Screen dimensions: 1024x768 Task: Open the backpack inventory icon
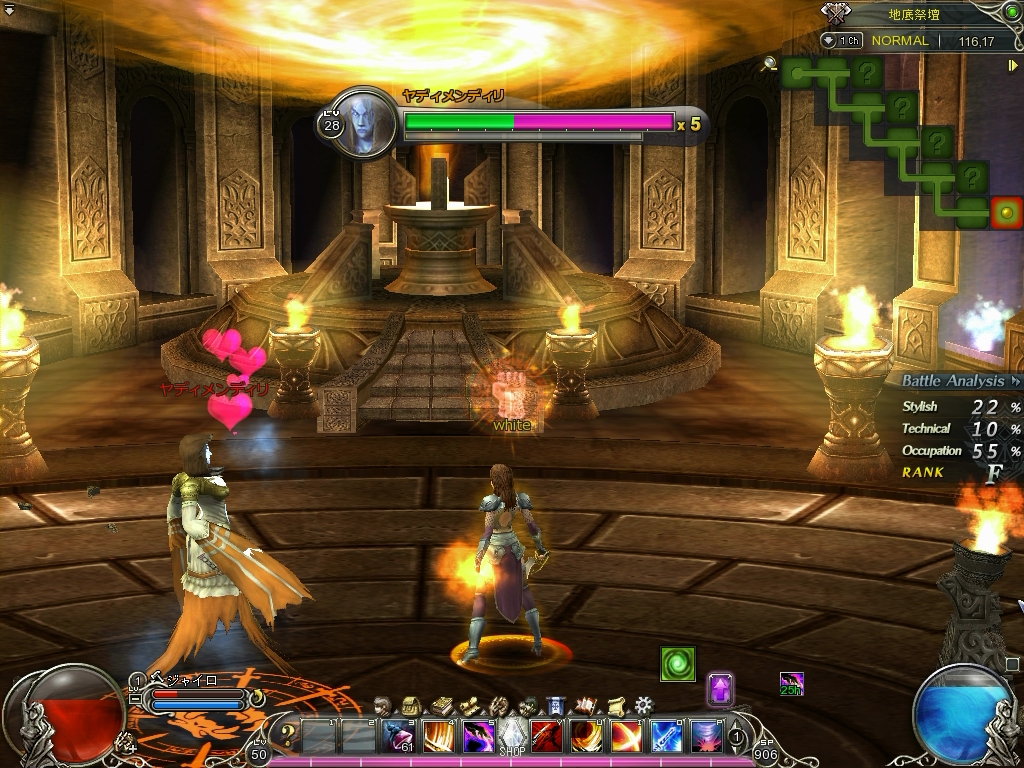click(x=410, y=705)
